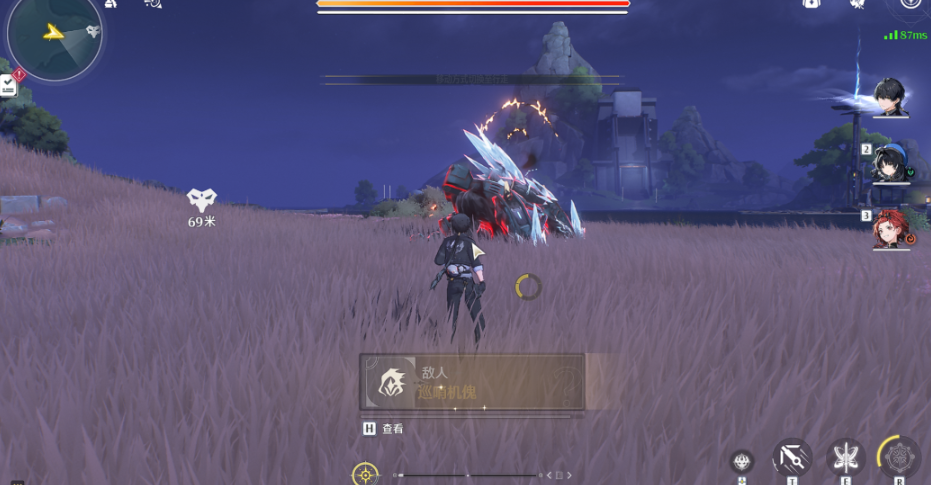Select the quest-tracking enemy marker showing 69米
This screenshot has height=485, width=931.
(202, 200)
